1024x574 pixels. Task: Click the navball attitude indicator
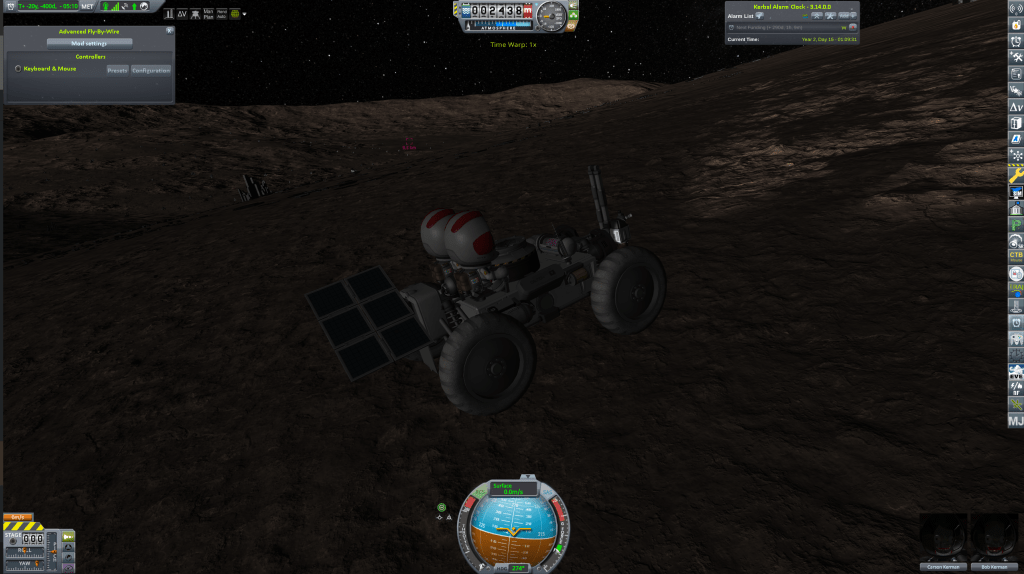[513, 529]
